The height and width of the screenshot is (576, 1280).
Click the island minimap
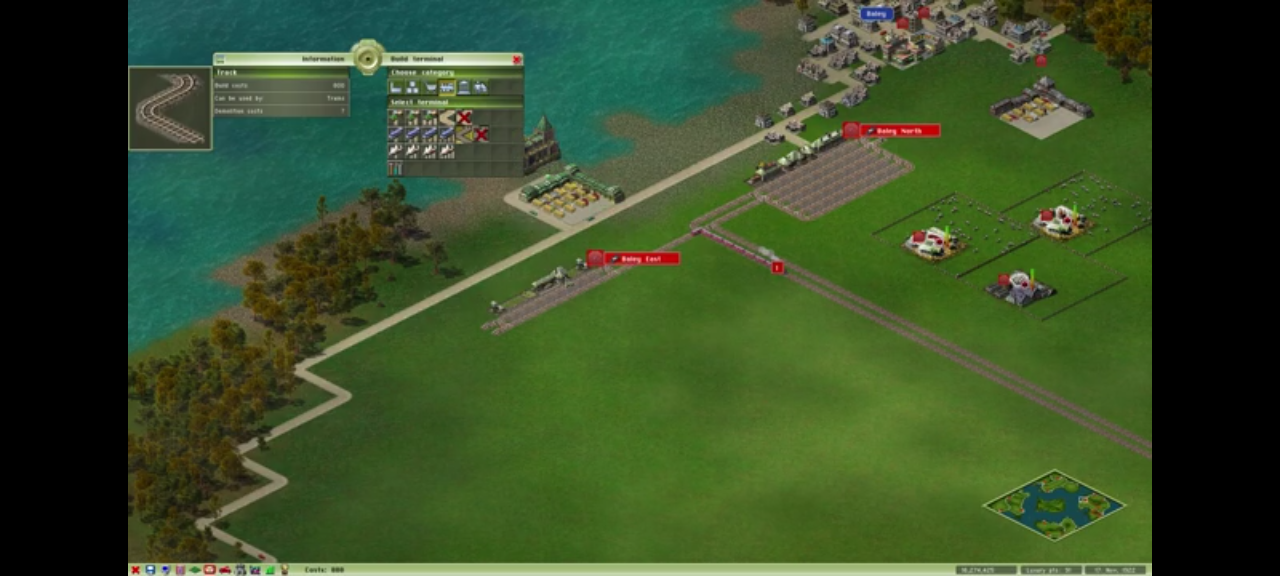pos(1053,505)
